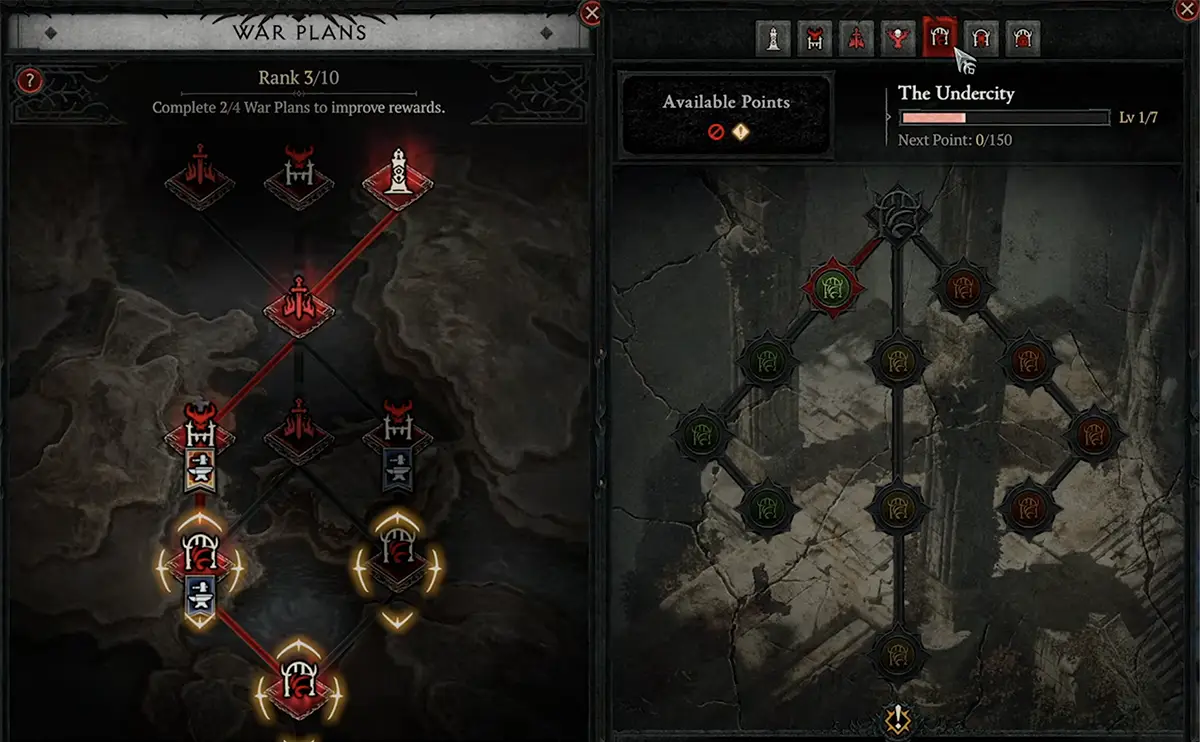Viewport: 1200px width, 742px height.
Task: Open the War Plans help question mark
Action: point(30,81)
